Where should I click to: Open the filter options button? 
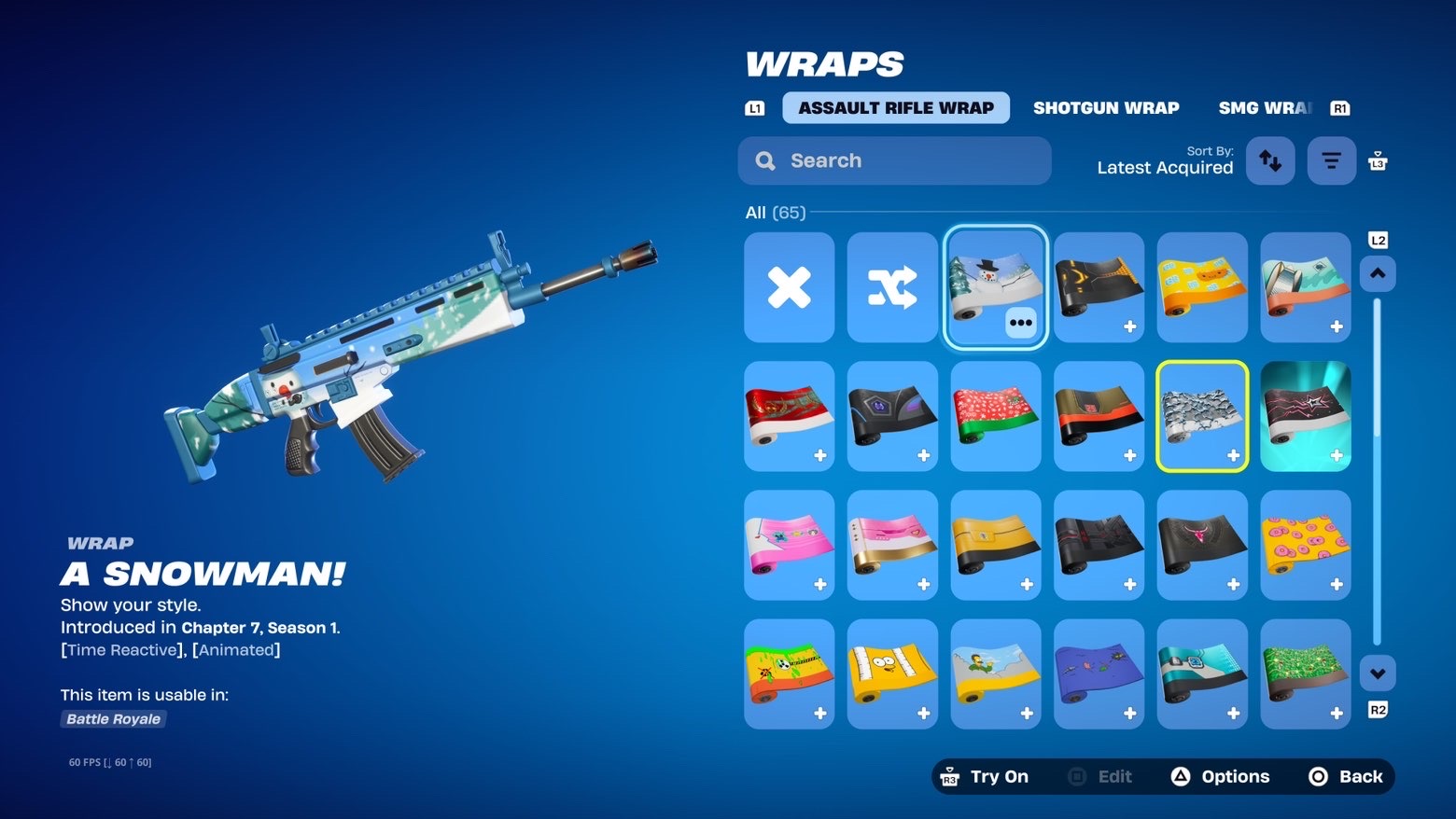pyautogui.click(x=1331, y=160)
